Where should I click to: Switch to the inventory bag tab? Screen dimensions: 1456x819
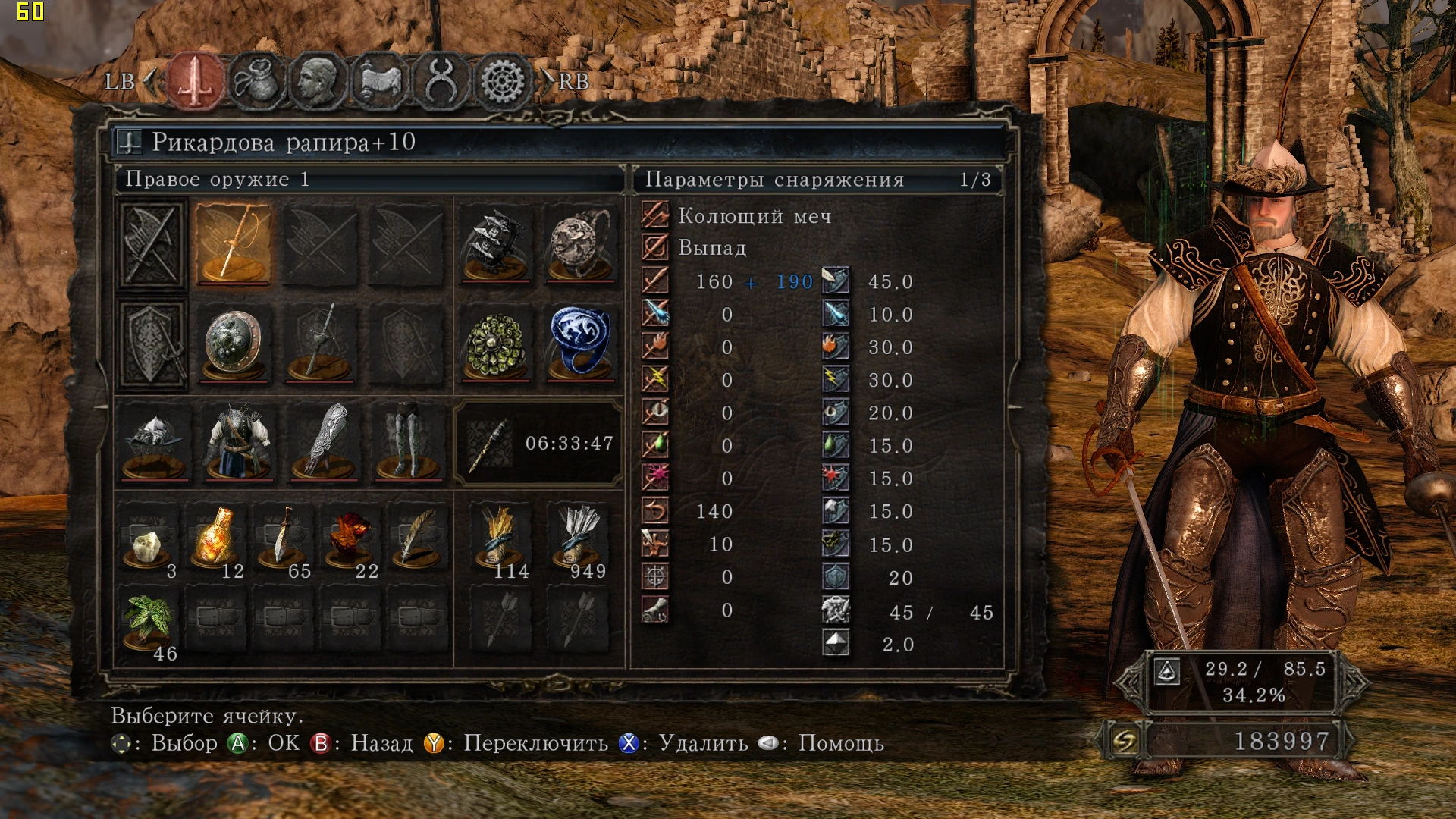click(257, 80)
